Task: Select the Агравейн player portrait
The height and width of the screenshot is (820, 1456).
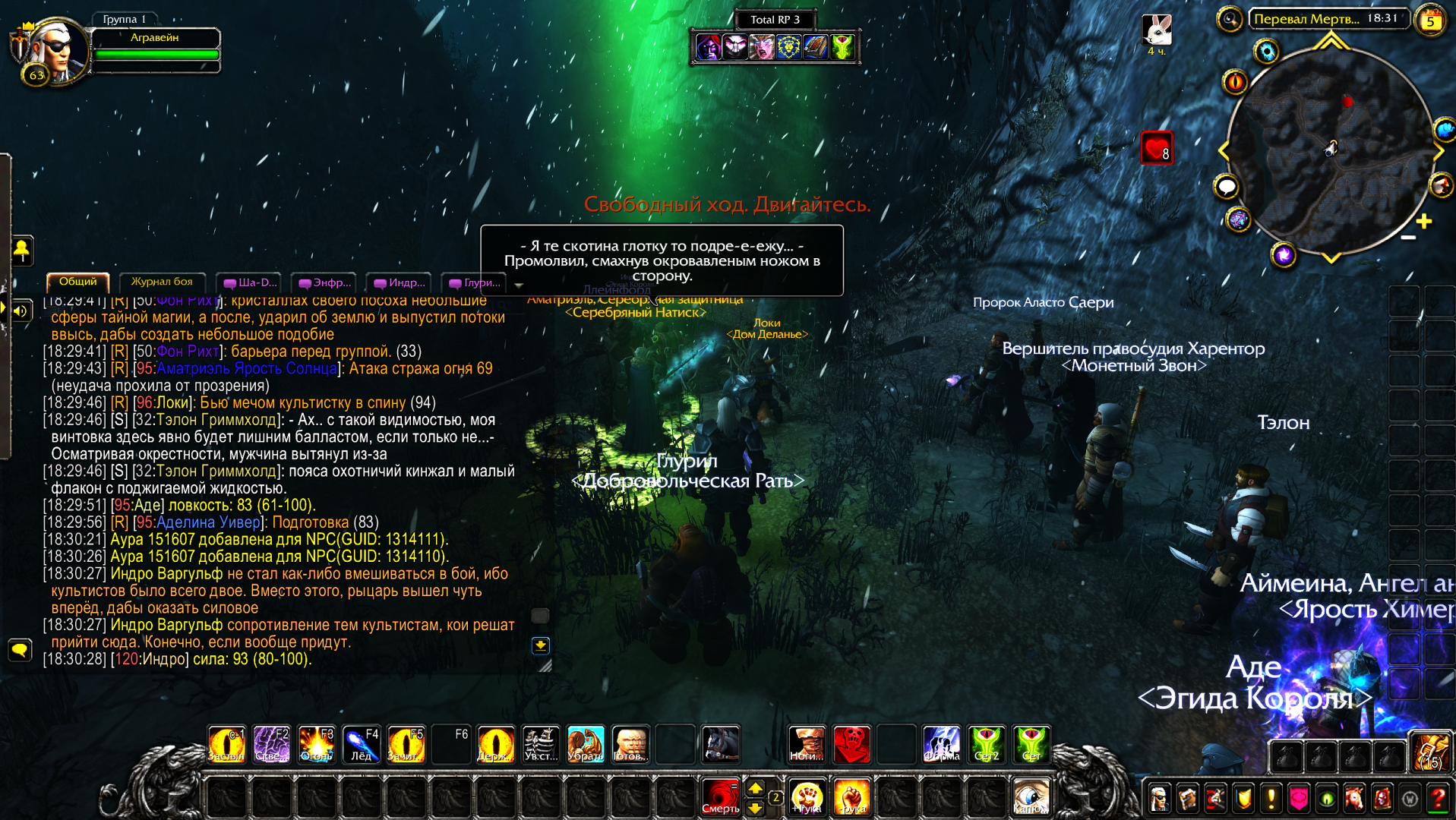Action: (52, 50)
